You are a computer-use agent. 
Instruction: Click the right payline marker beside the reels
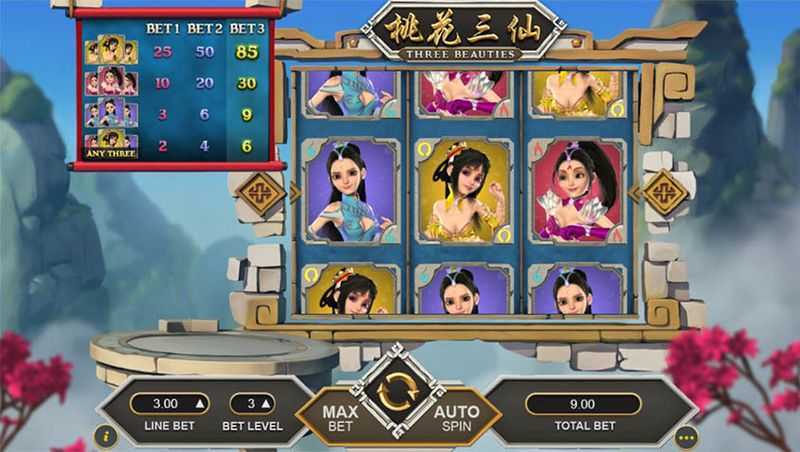664,193
